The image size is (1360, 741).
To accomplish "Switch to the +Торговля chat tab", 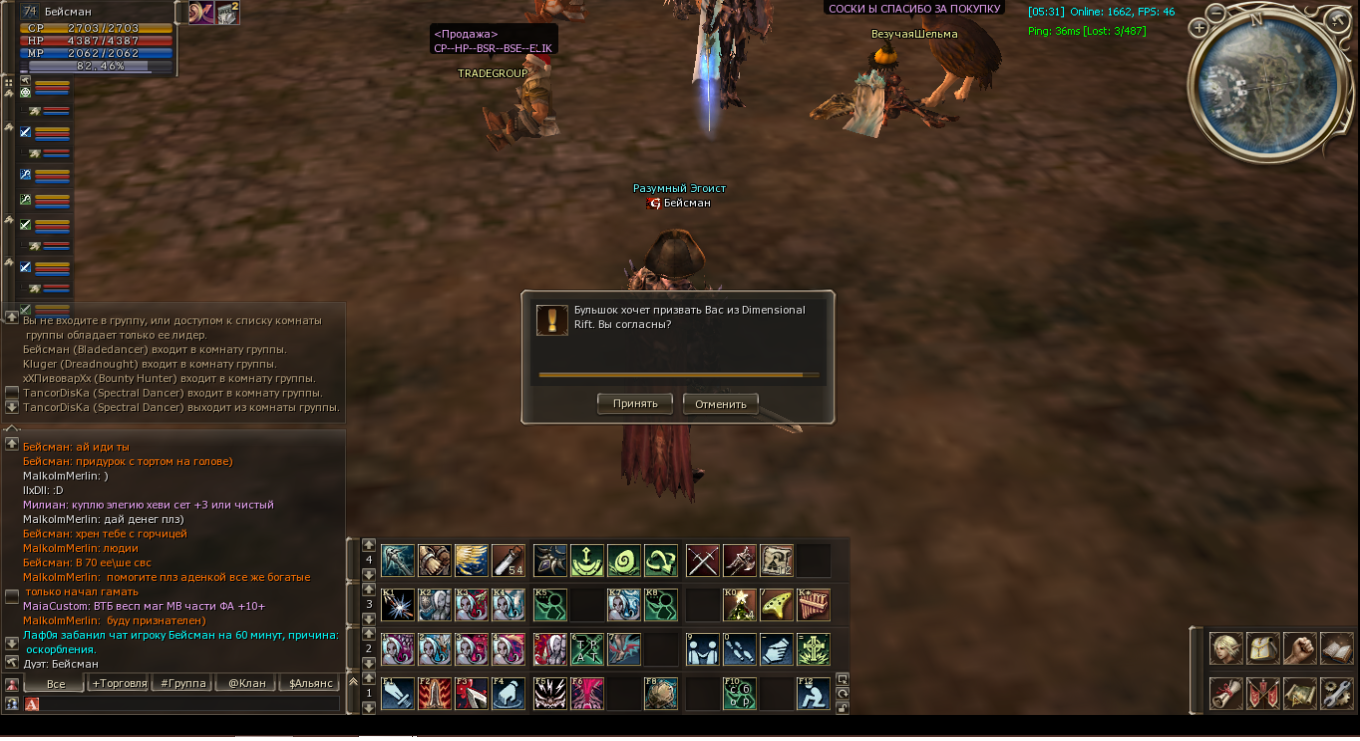I will 119,684.
